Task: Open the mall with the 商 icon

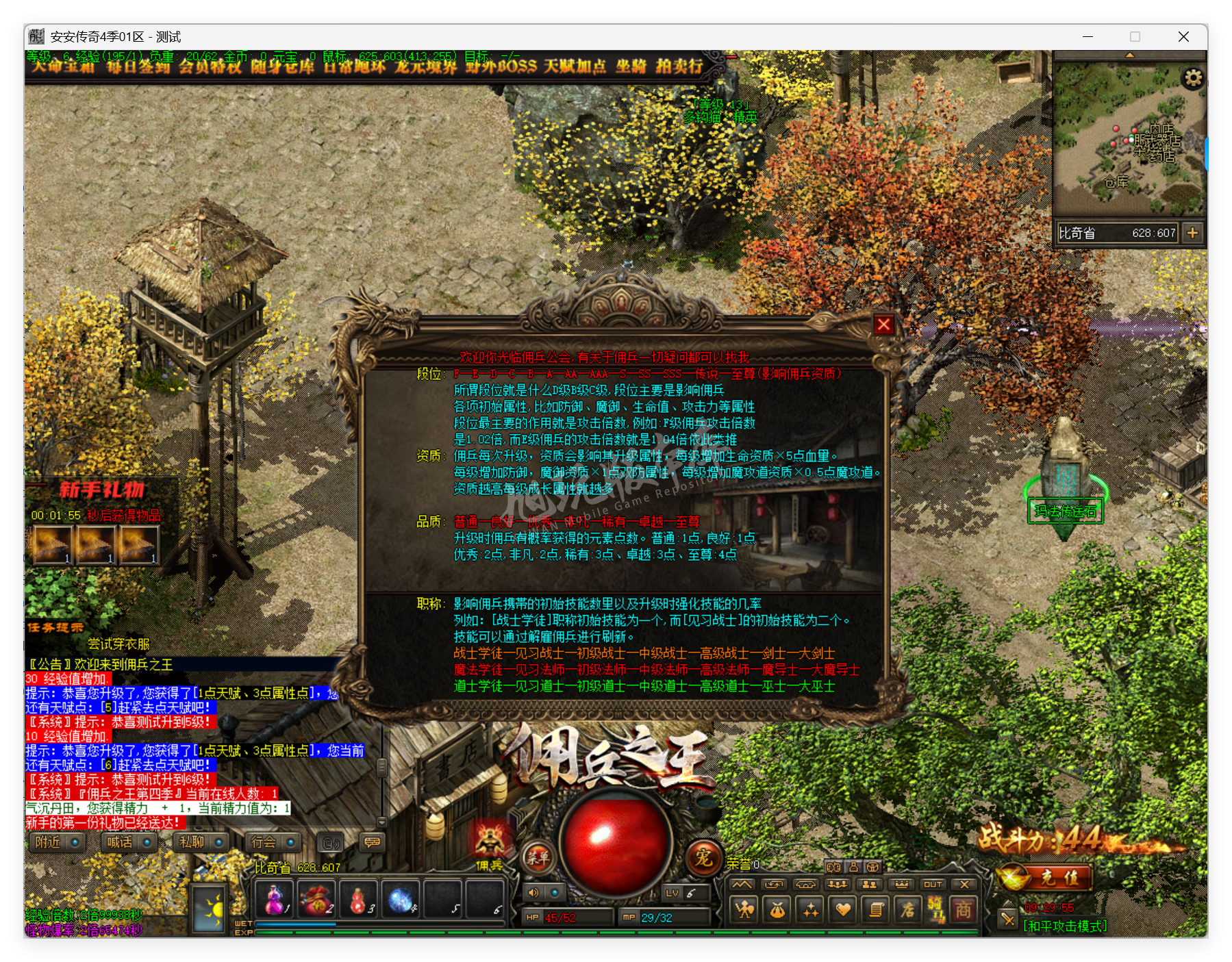Action: (x=966, y=911)
